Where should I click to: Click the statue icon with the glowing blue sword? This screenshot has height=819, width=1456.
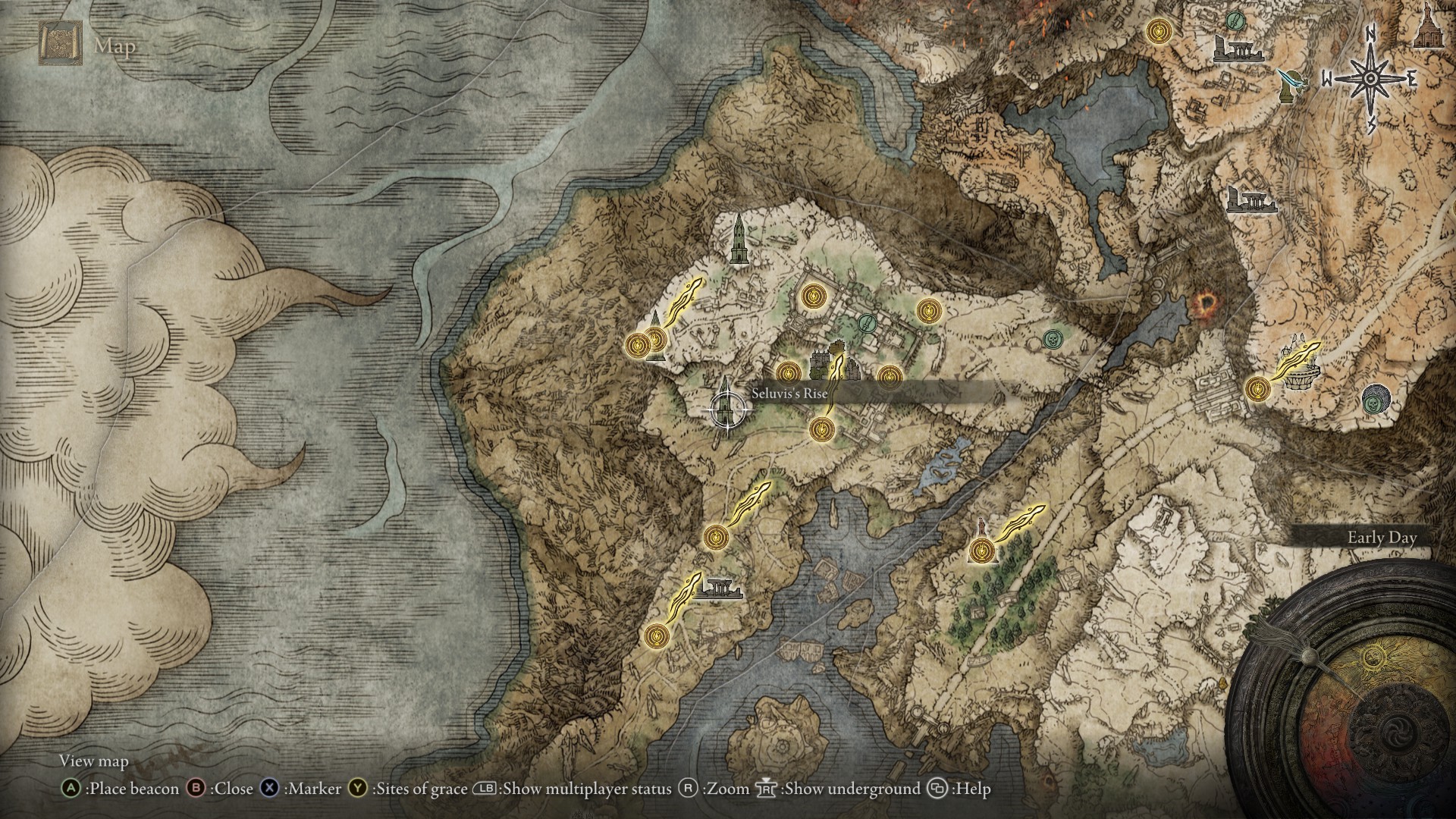[1288, 86]
